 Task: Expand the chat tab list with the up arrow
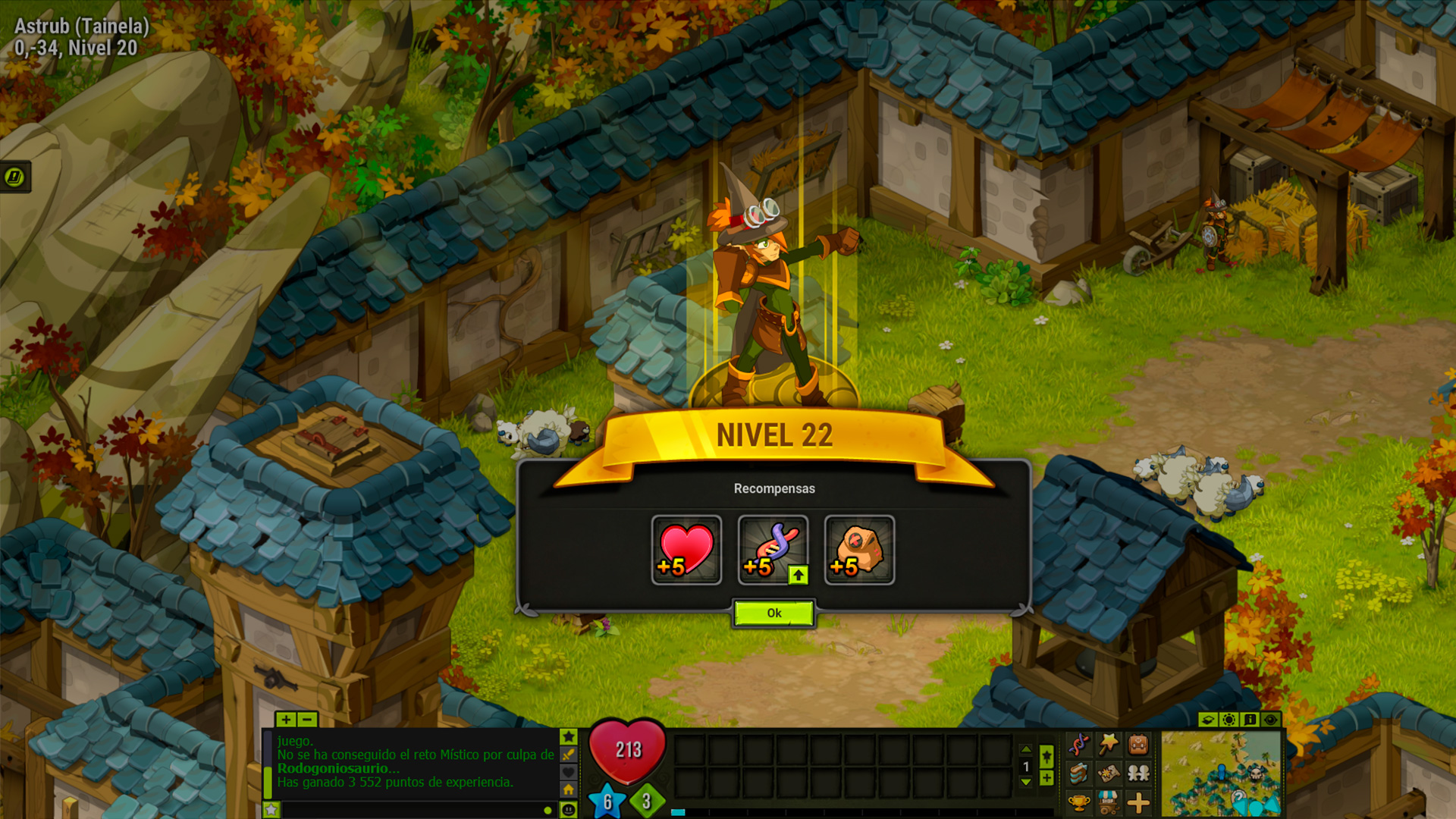[x=1025, y=749]
